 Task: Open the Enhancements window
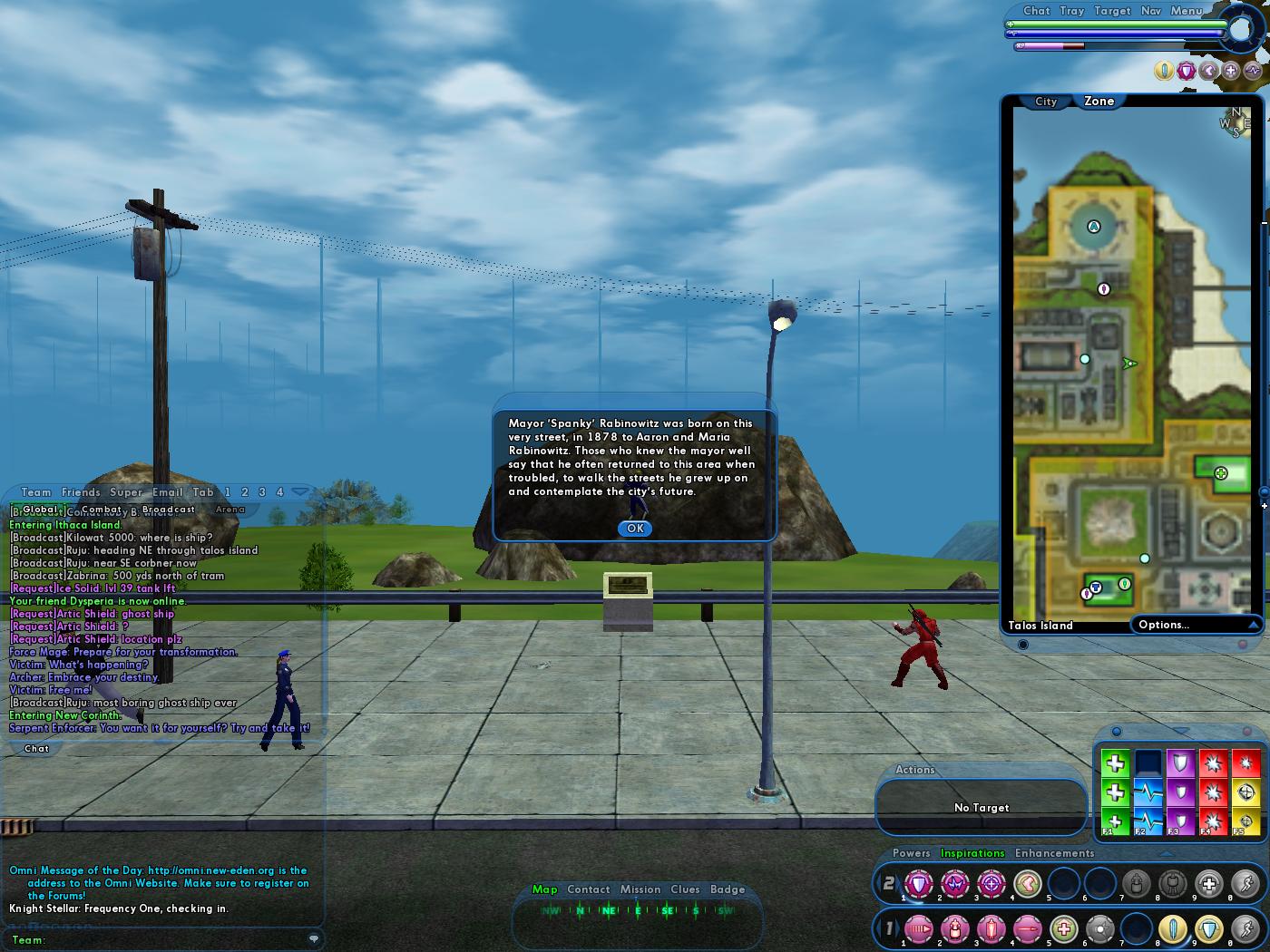(x=1054, y=853)
